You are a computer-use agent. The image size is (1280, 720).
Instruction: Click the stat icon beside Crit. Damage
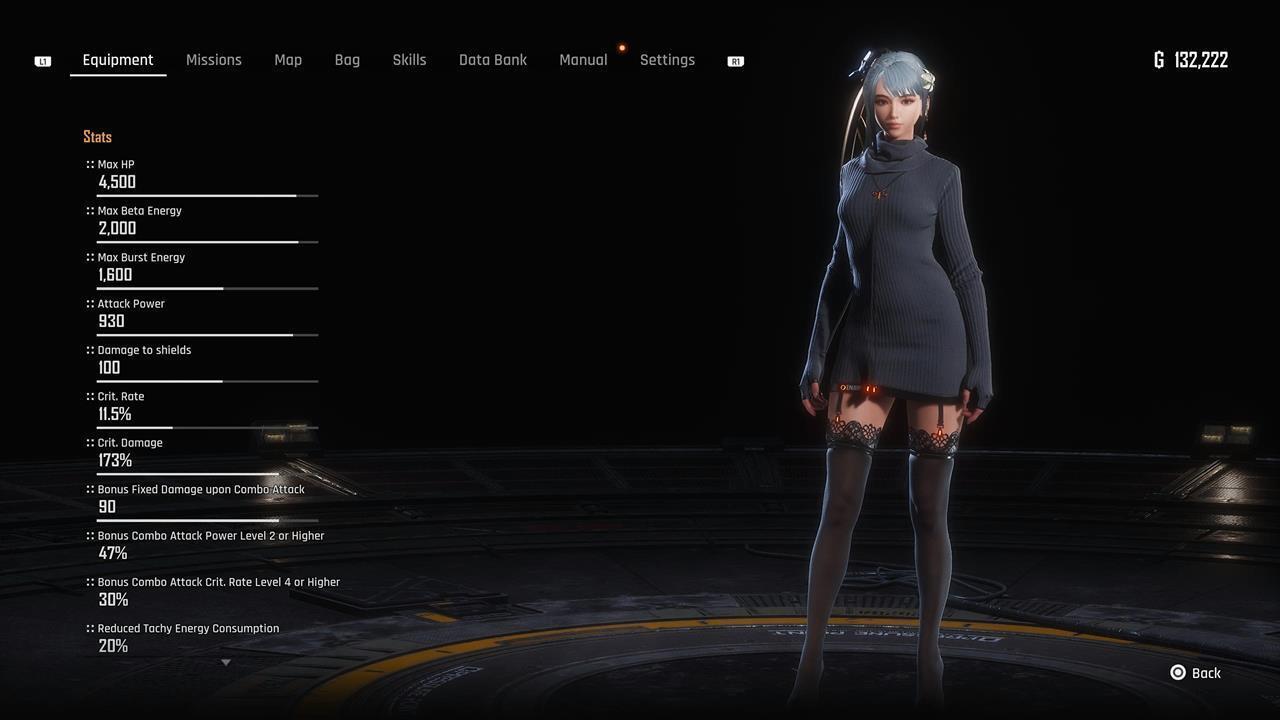[88, 442]
